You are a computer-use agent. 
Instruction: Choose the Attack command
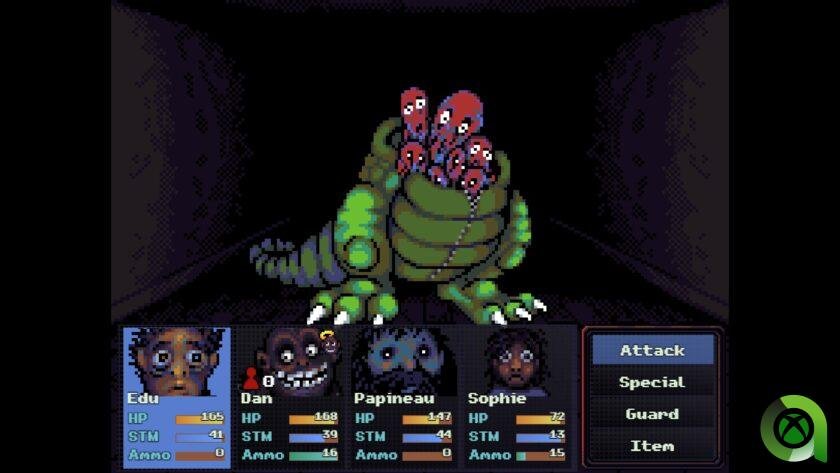[x=652, y=350]
